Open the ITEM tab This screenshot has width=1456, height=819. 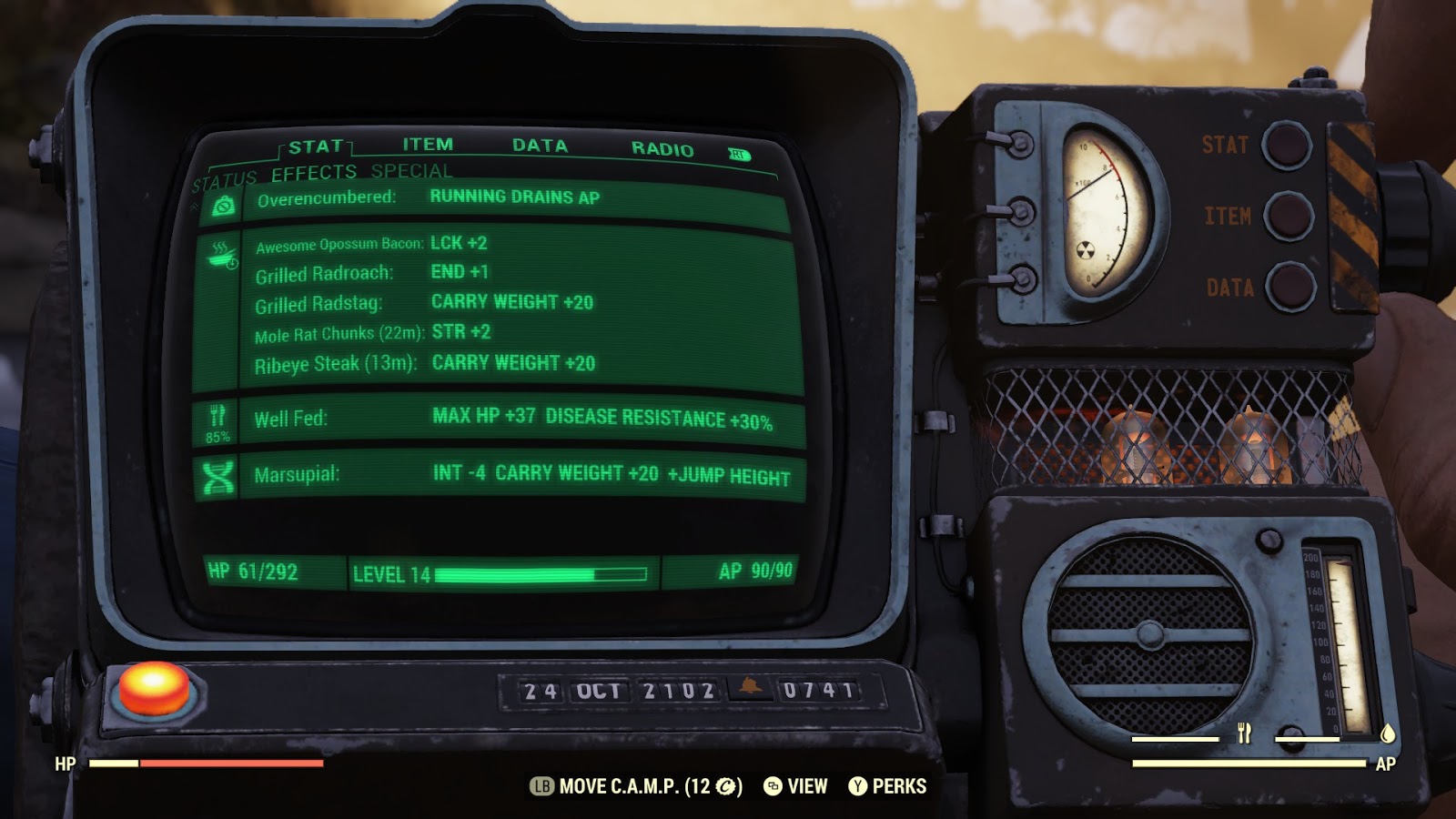[426, 144]
